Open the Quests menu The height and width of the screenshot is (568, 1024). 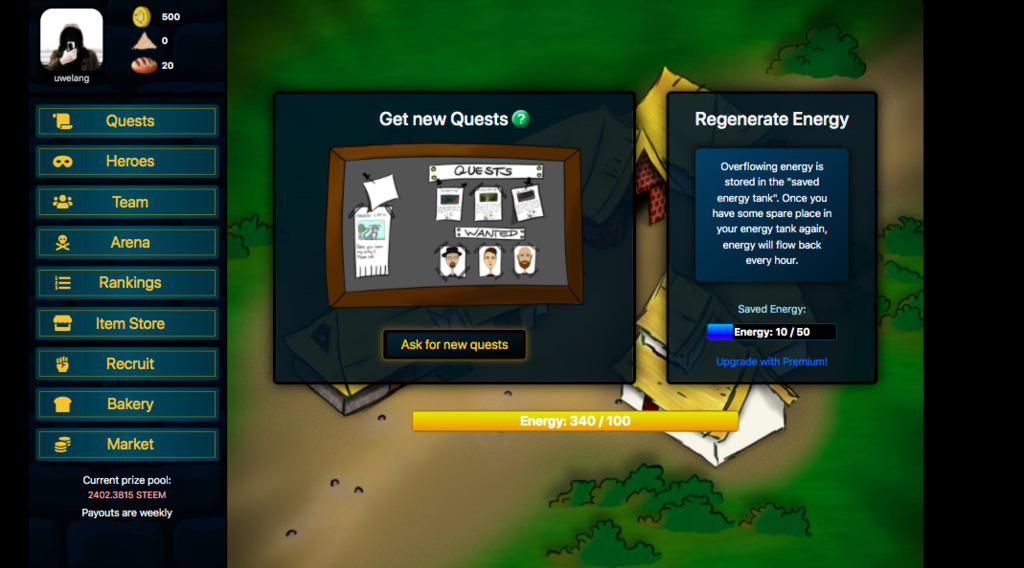[x=127, y=121]
